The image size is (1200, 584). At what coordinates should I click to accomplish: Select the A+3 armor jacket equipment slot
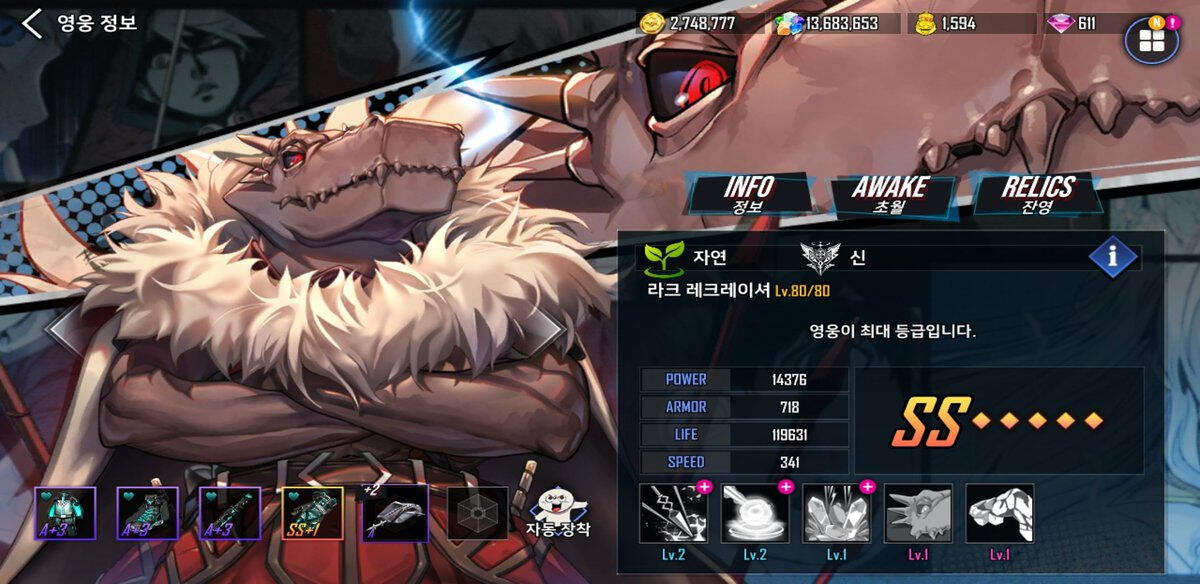point(65,514)
